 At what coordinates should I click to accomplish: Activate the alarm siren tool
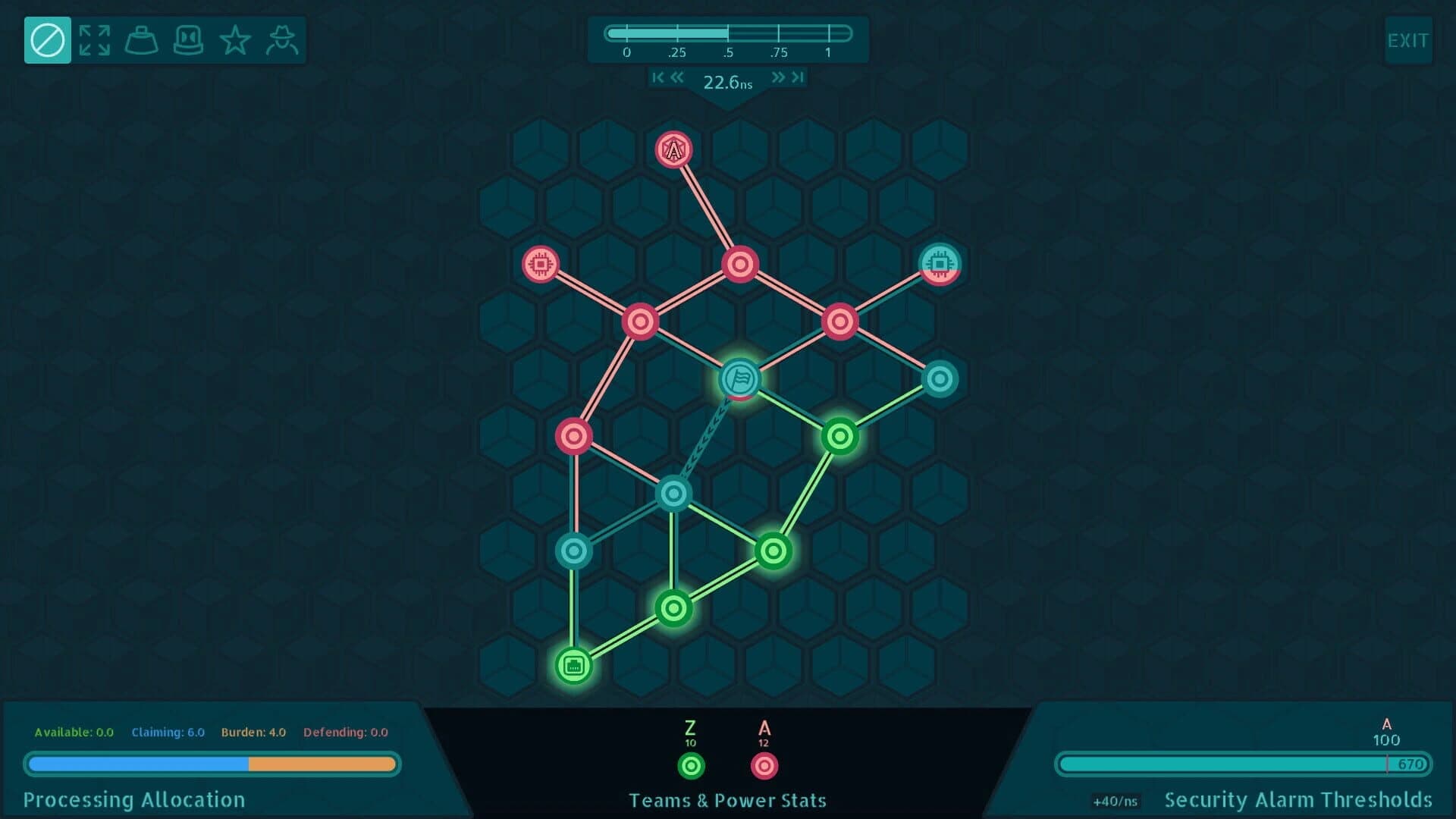coord(189,39)
